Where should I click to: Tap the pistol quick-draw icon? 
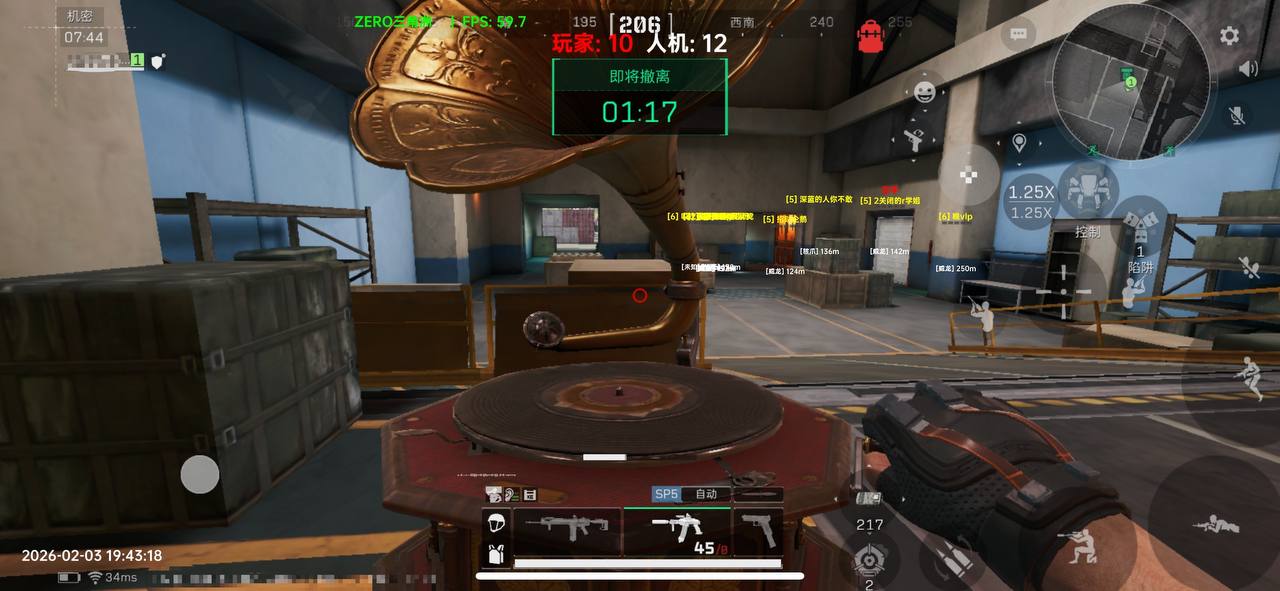(x=912, y=140)
